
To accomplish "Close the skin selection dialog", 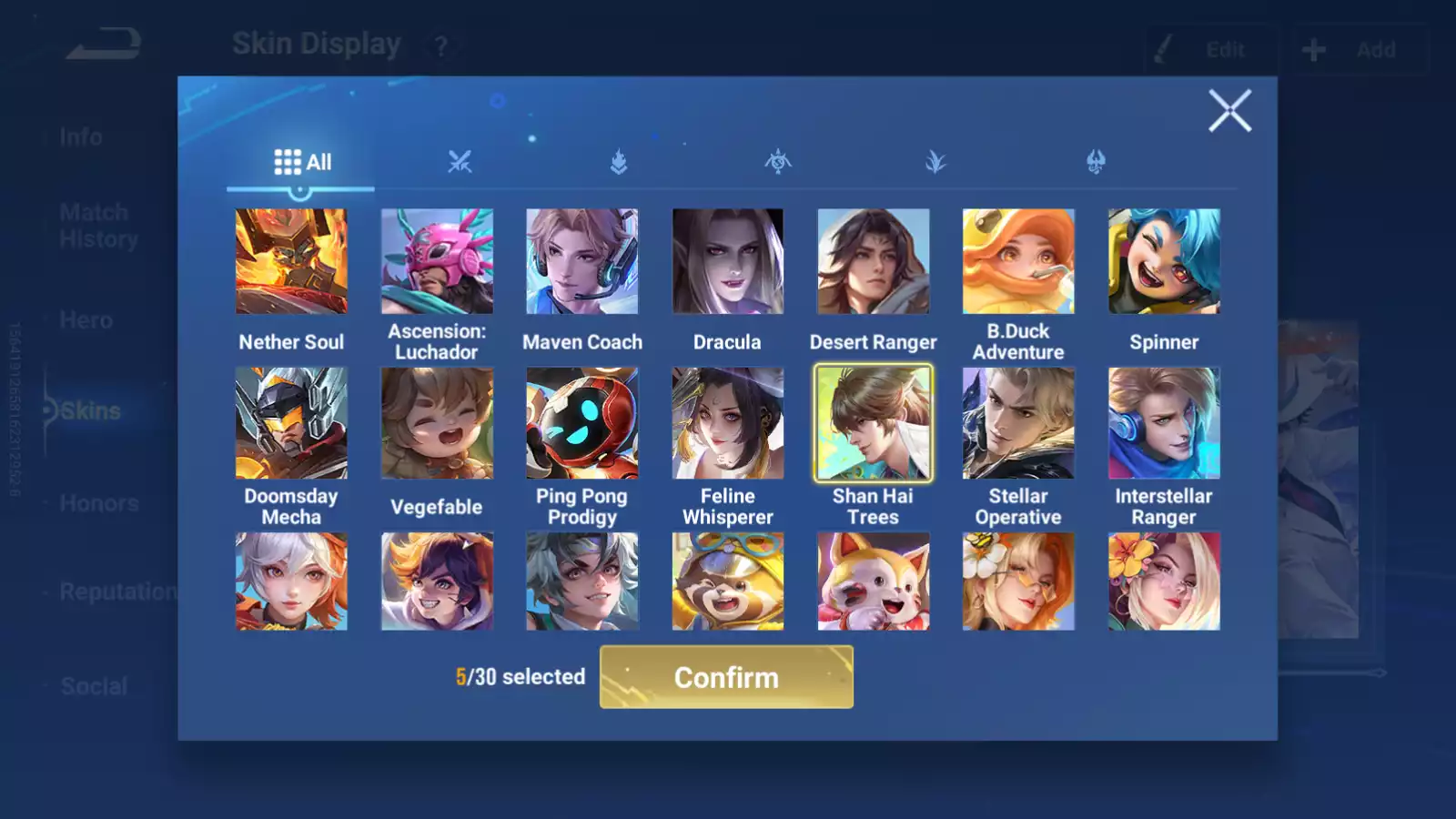I will coord(1229,111).
